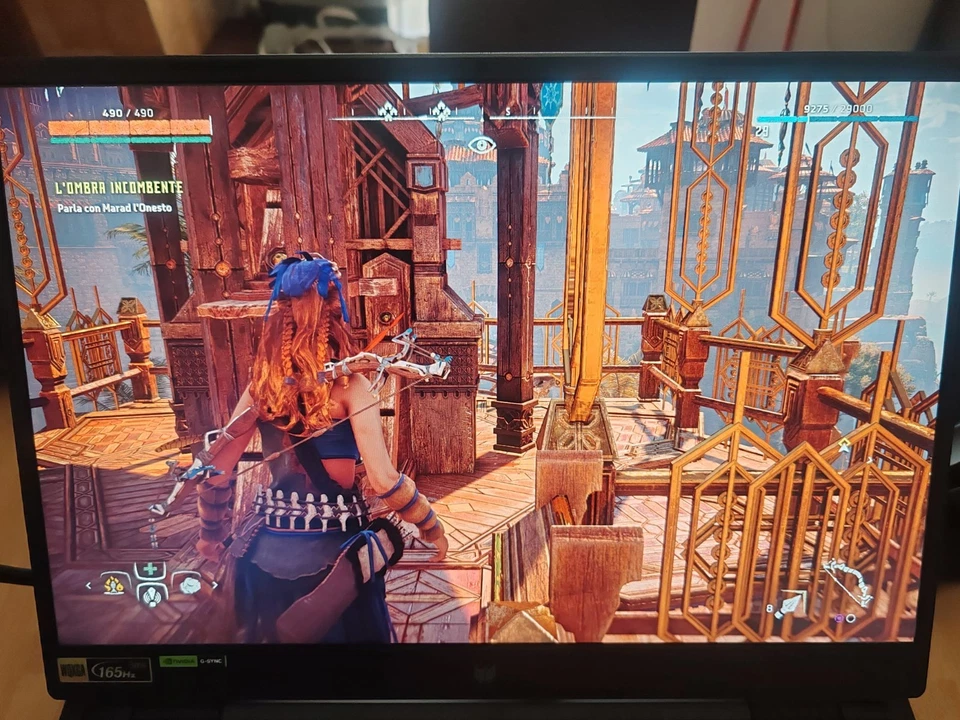Cycle tools with the left arrow

click(x=90, y=586)
